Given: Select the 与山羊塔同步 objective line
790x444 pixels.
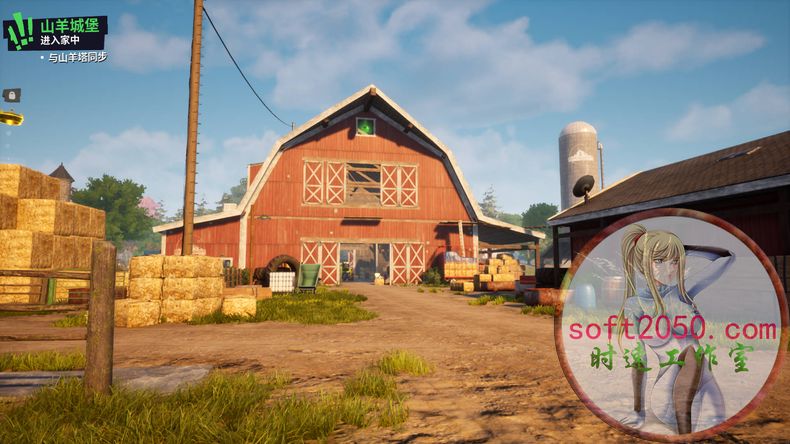Looking at the screenshot, I should click(78, 58).
